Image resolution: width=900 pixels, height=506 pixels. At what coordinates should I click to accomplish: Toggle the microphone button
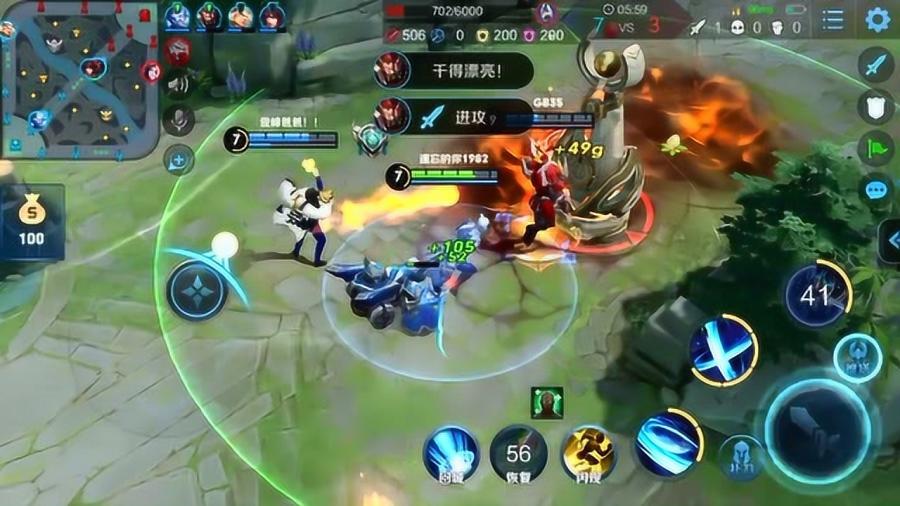179,120
